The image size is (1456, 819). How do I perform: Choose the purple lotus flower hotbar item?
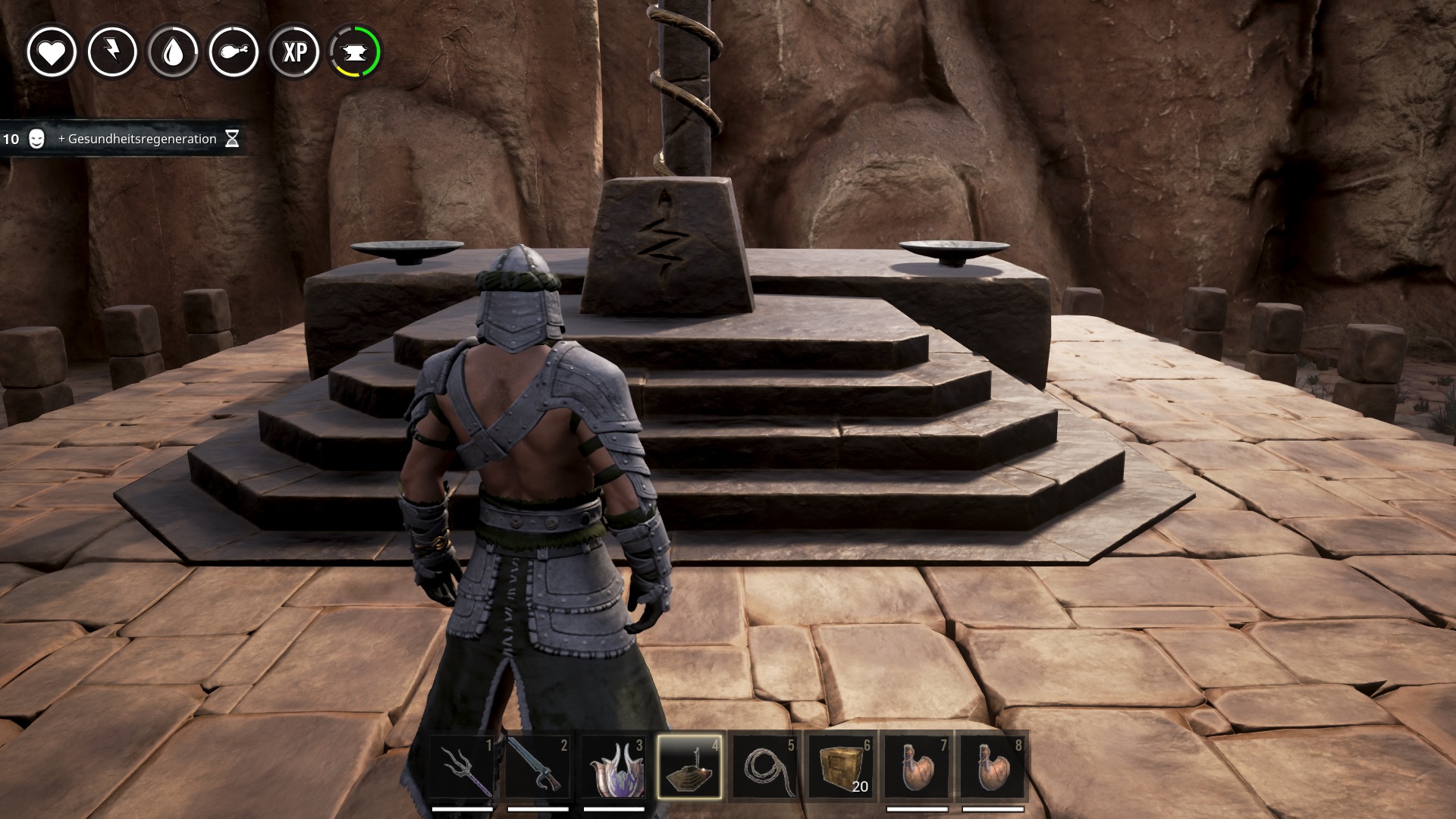click(x=613, y=766)
